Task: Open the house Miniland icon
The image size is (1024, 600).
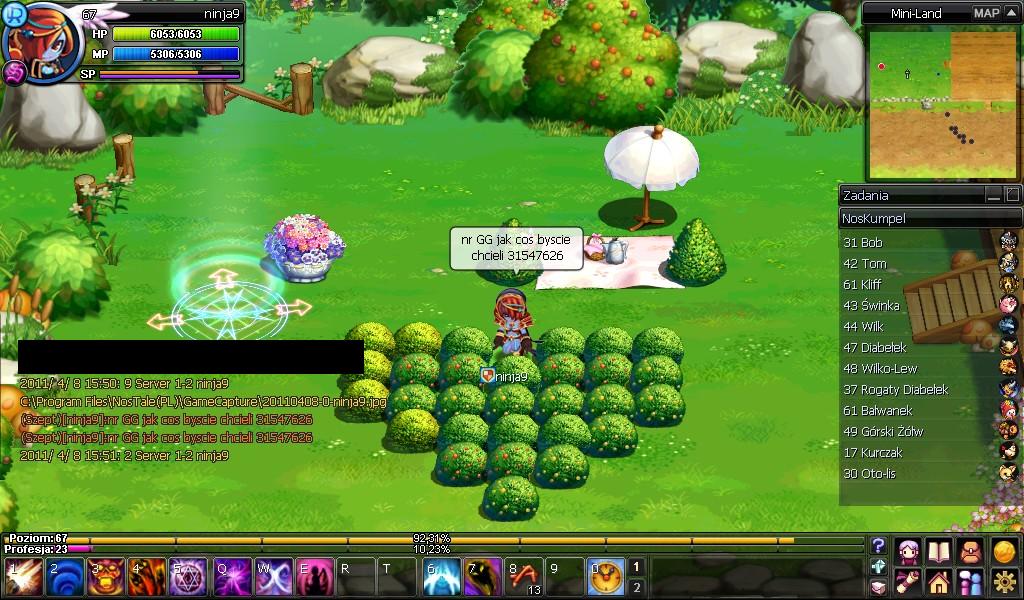Action: point(938,582)
